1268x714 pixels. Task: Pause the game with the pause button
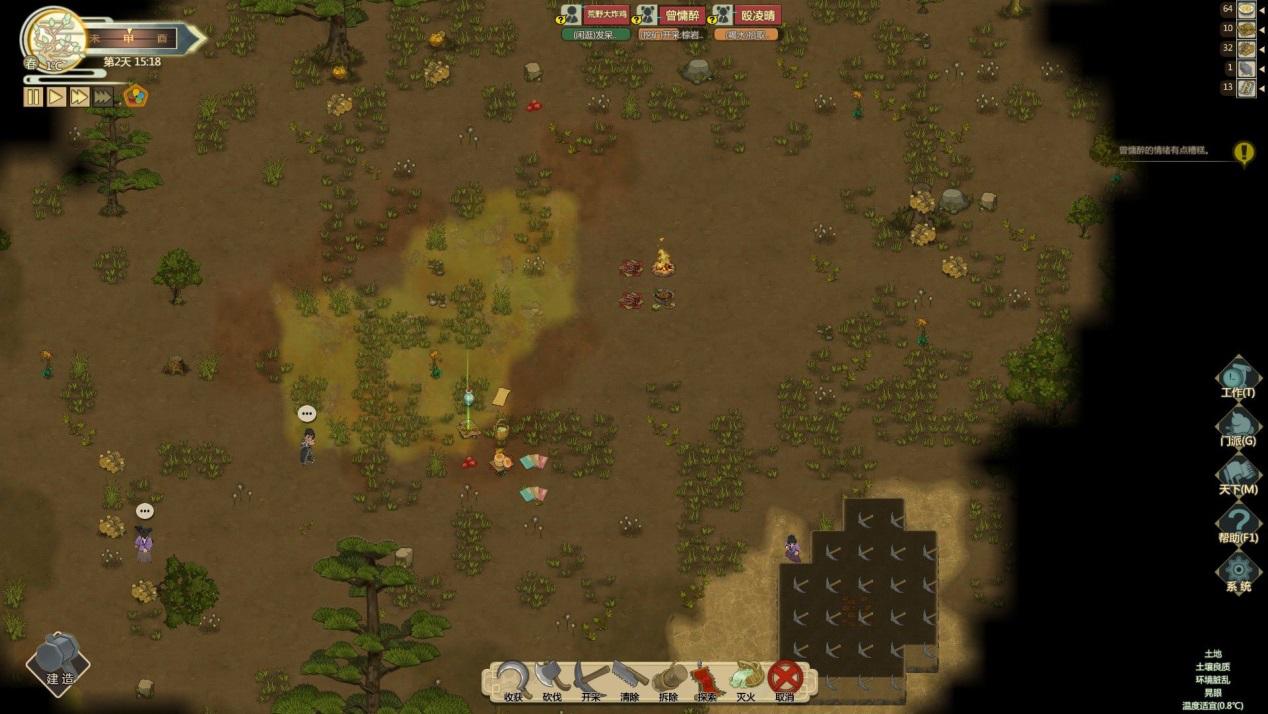[33, 97]
